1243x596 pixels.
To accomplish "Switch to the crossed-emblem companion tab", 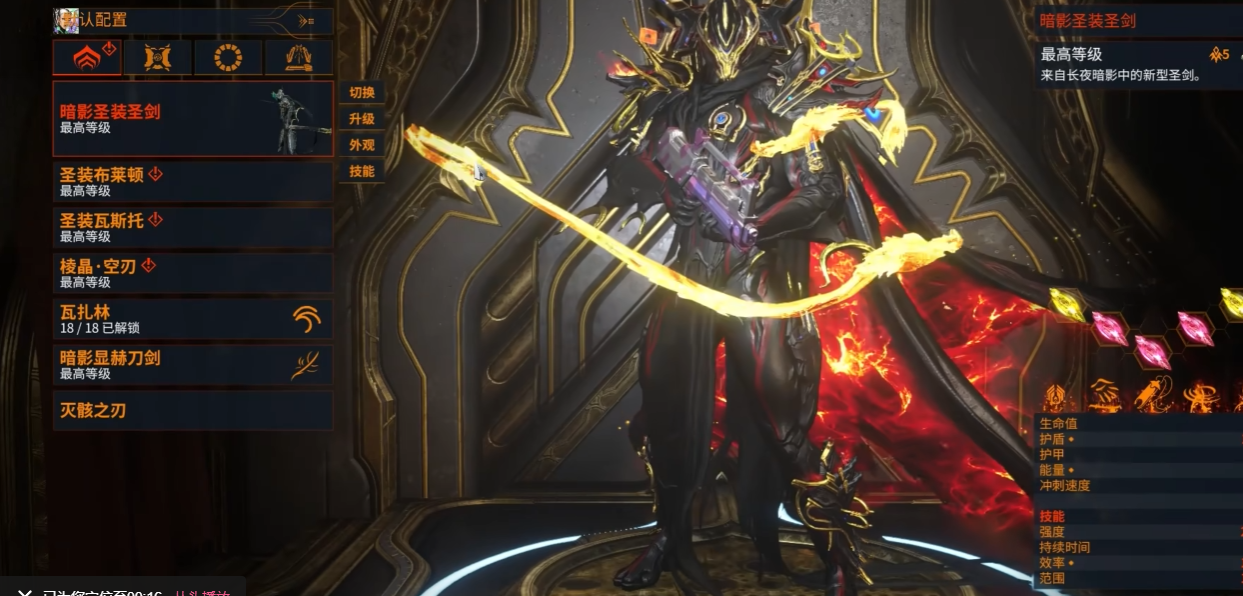I will (158, 58).
